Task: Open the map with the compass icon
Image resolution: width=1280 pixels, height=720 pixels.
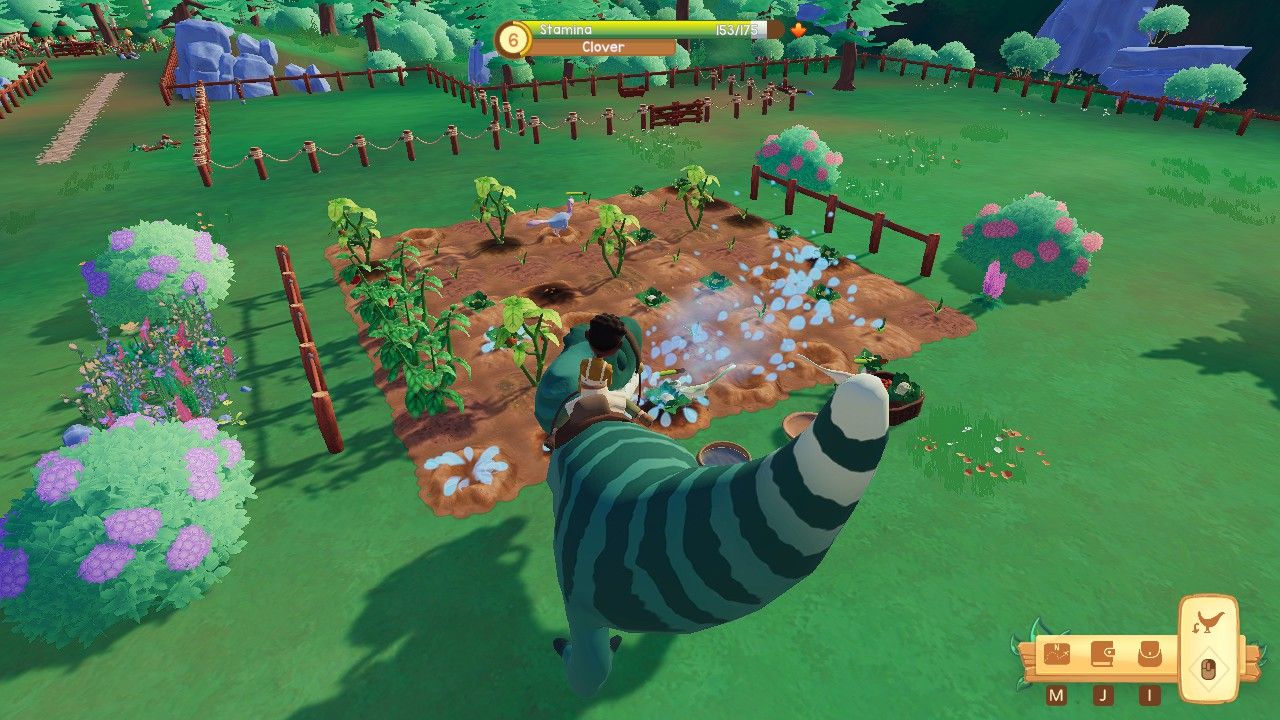Action: (x=1056, y=653)
